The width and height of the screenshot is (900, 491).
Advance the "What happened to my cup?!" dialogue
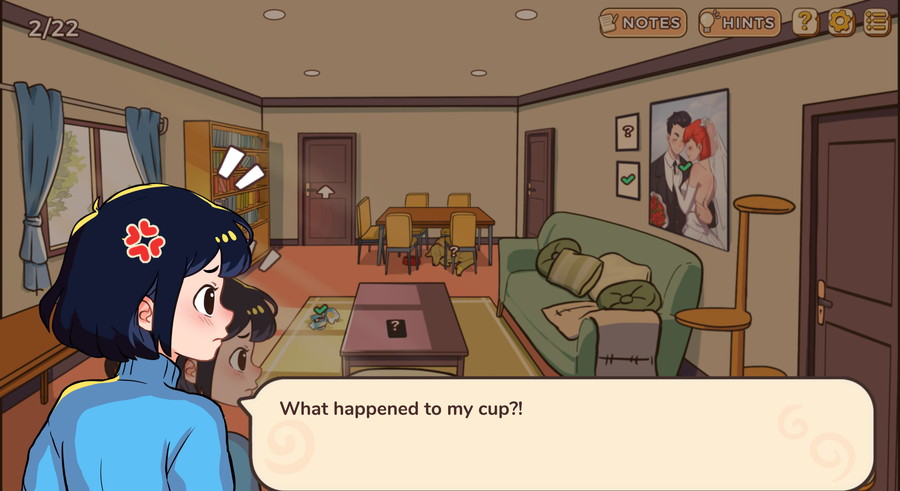pyautogui.click(x=560, y=432)
